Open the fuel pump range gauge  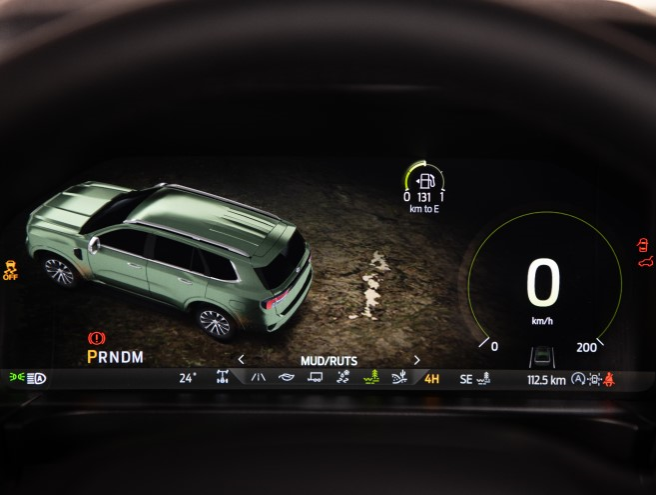click(x=425, y=181)
